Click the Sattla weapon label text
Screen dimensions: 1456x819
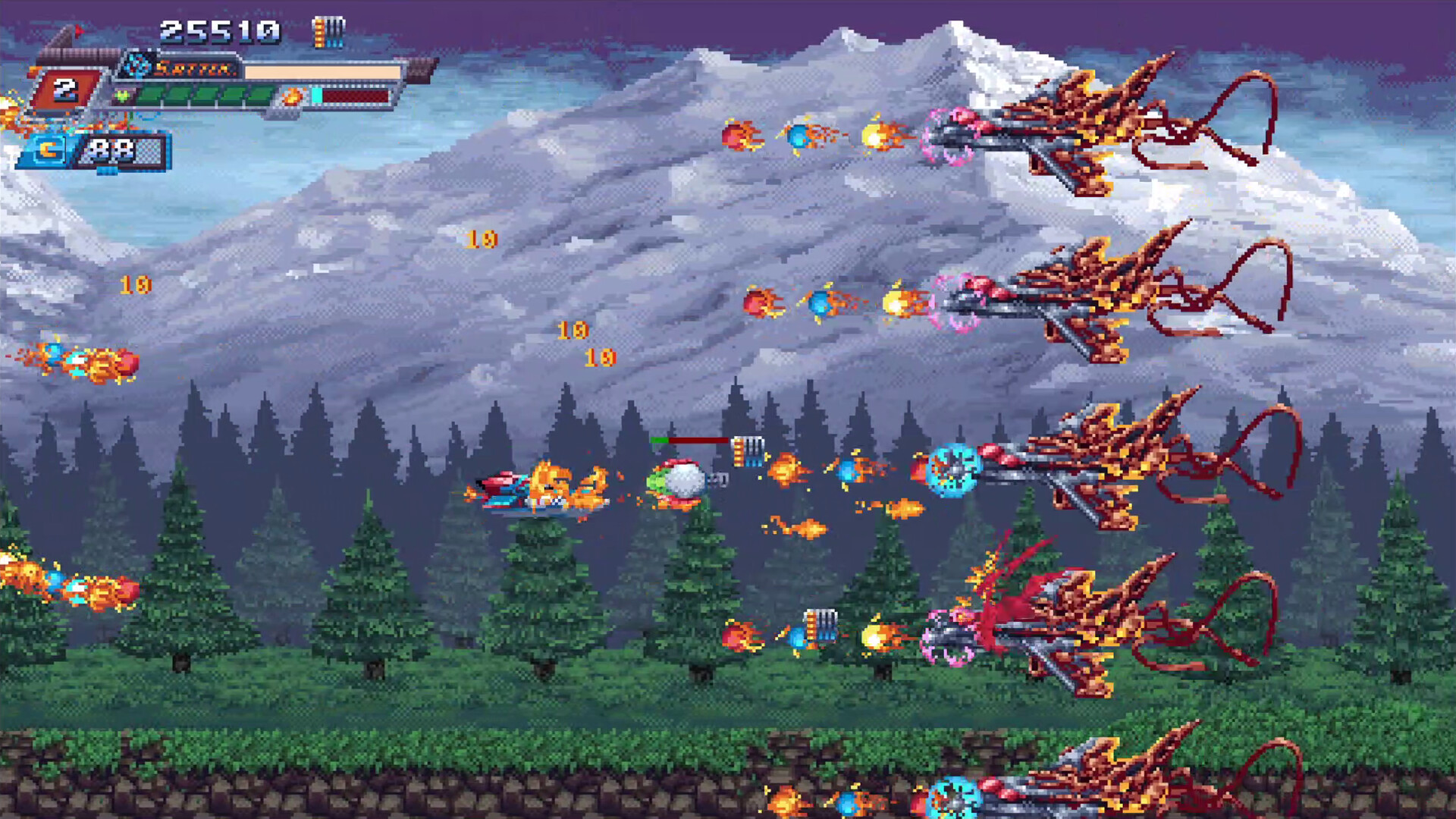pyautogui.click(x=196, y=70)
